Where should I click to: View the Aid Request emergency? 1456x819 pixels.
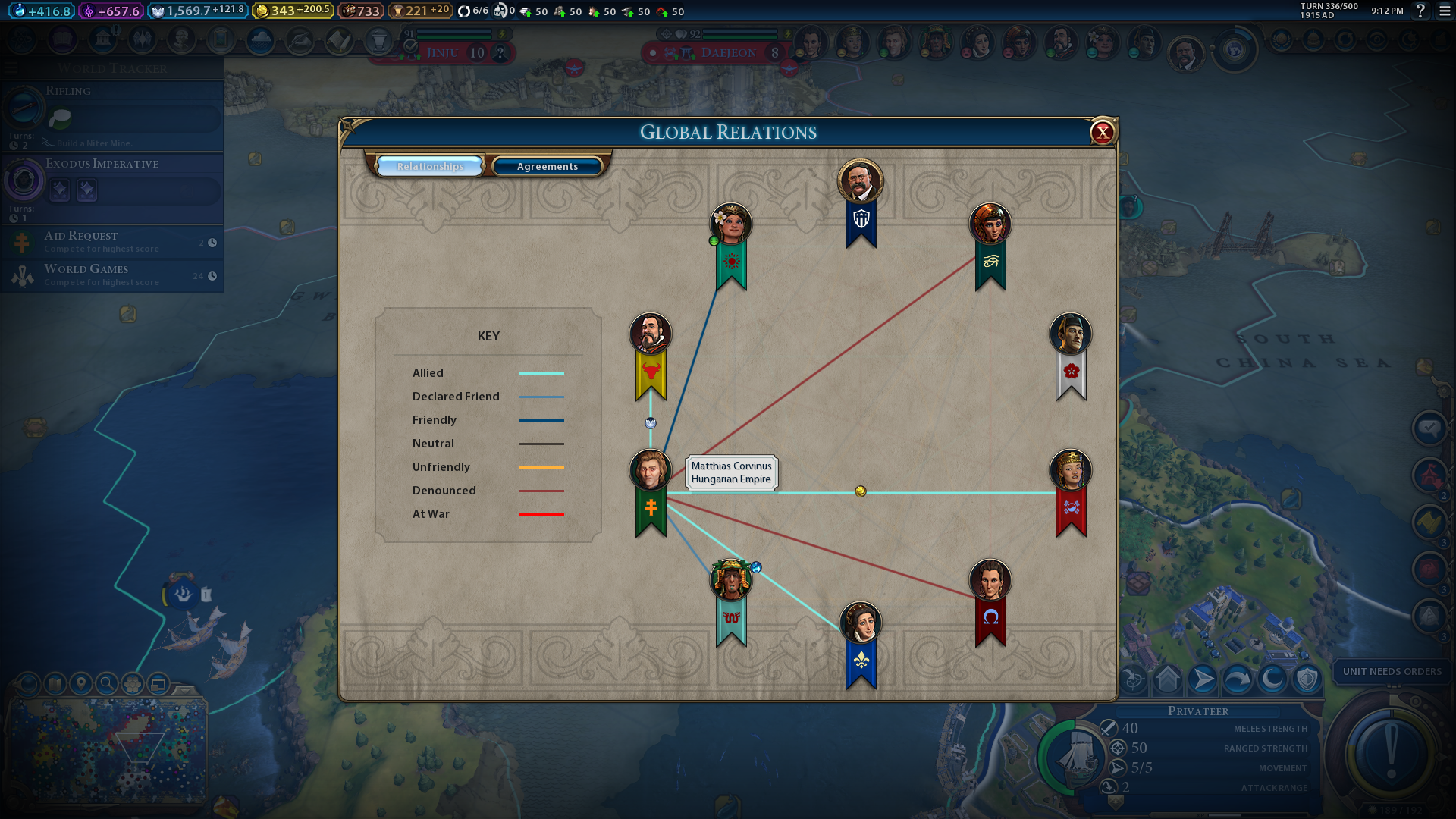[114, 242]
